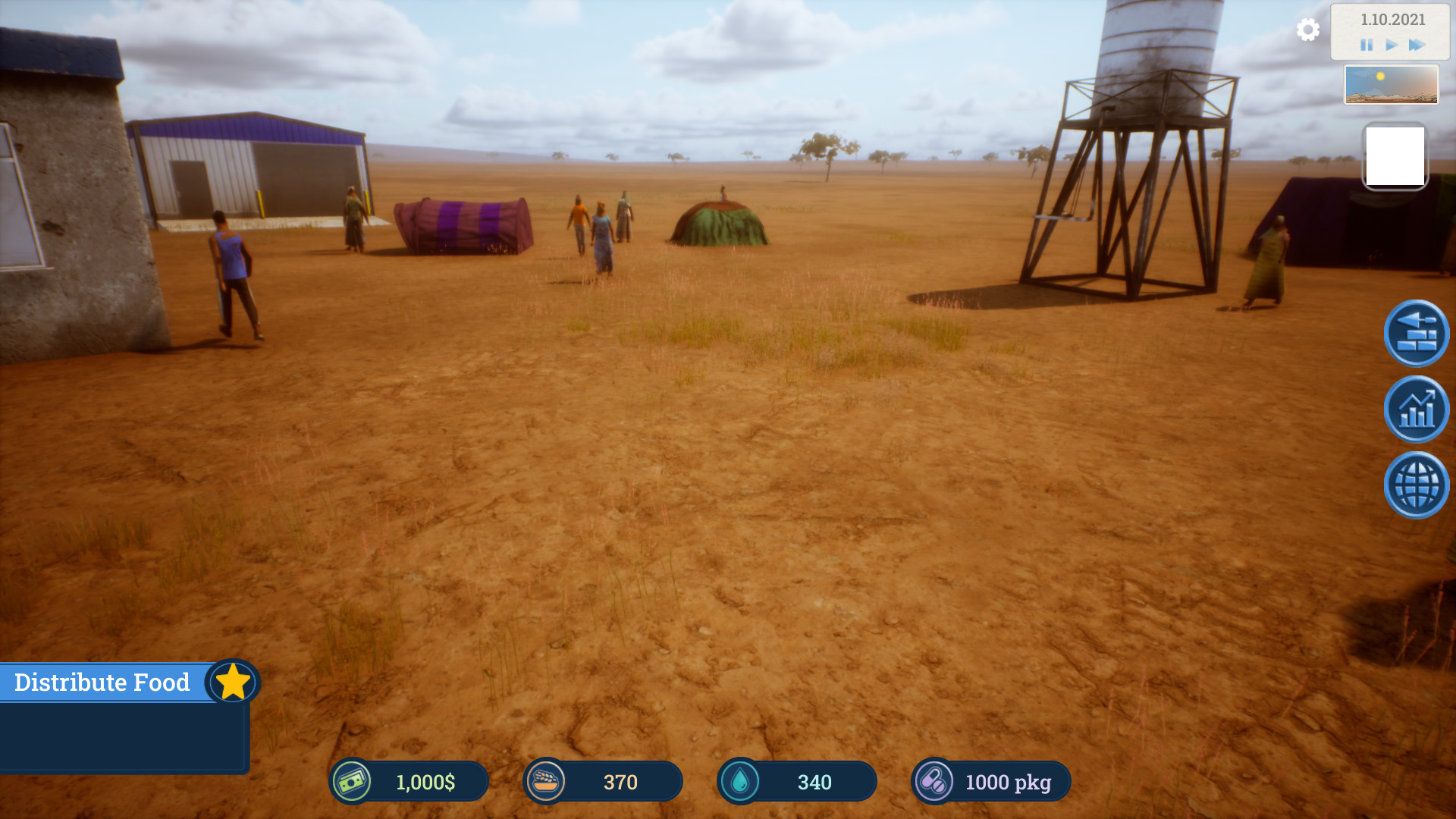Pause the game time
This screenshot has width=1456, height=819.
pos(1366,45)
